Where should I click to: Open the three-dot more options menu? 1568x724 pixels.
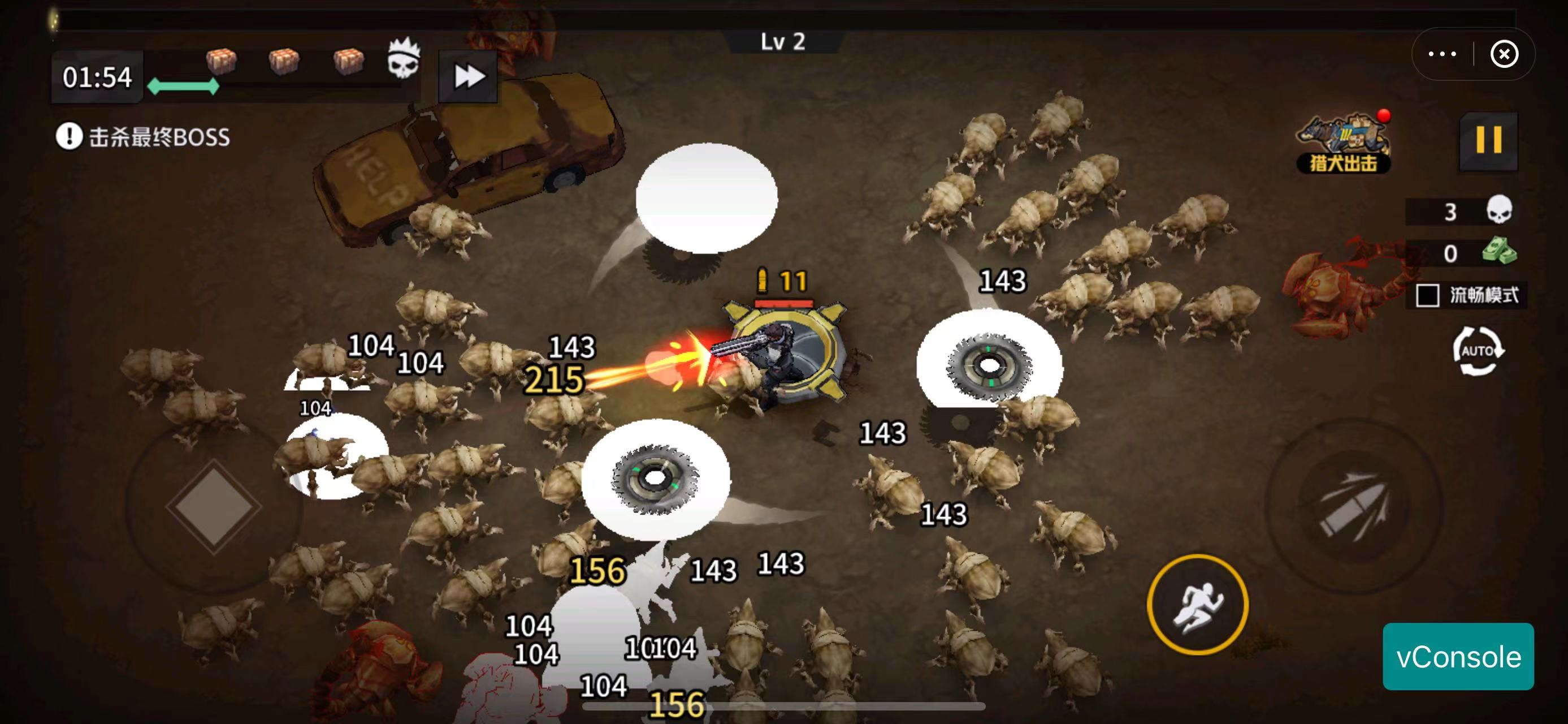click(x=1442, y=54)
